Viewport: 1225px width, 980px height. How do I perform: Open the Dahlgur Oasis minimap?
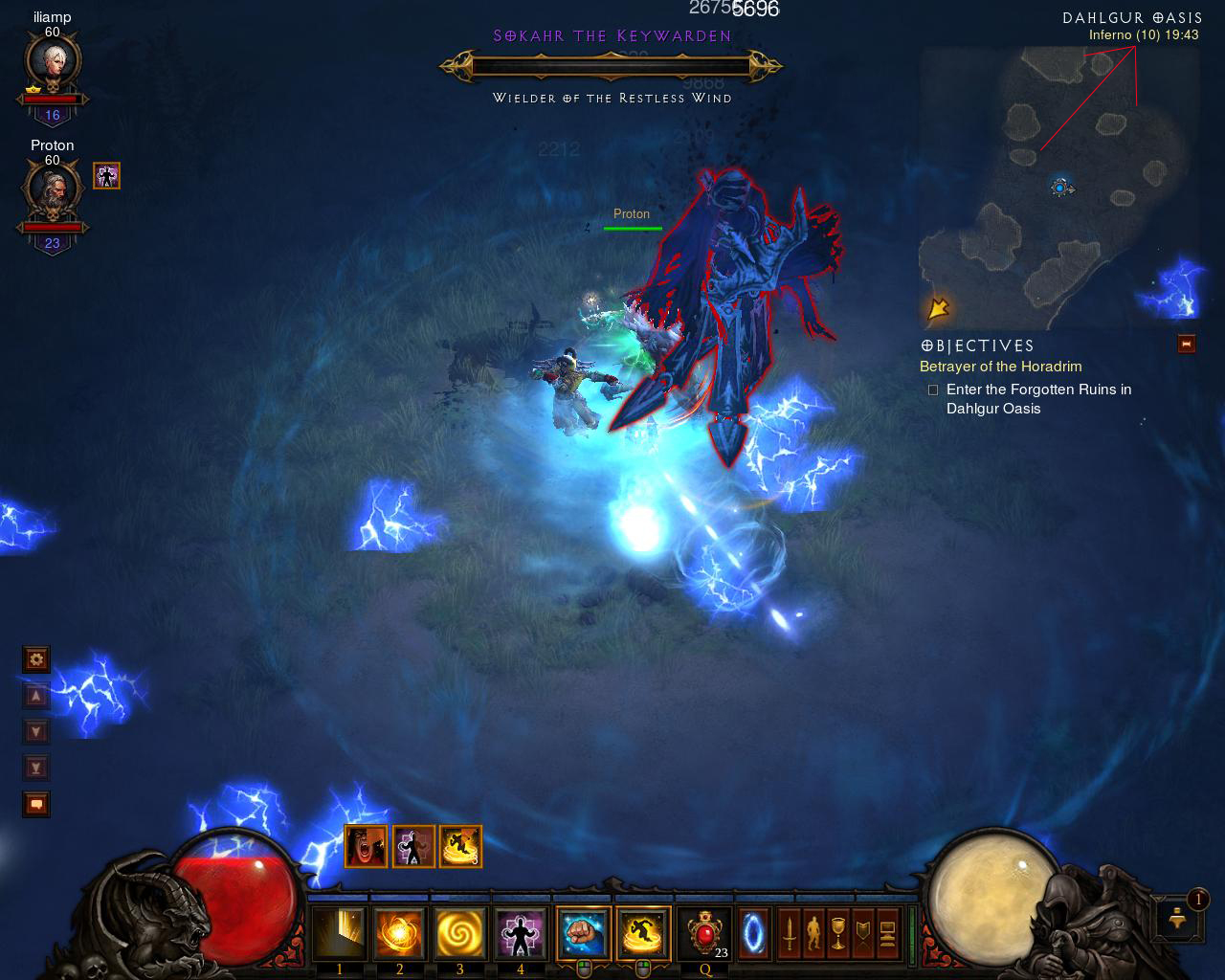[x=1058, y=188]
